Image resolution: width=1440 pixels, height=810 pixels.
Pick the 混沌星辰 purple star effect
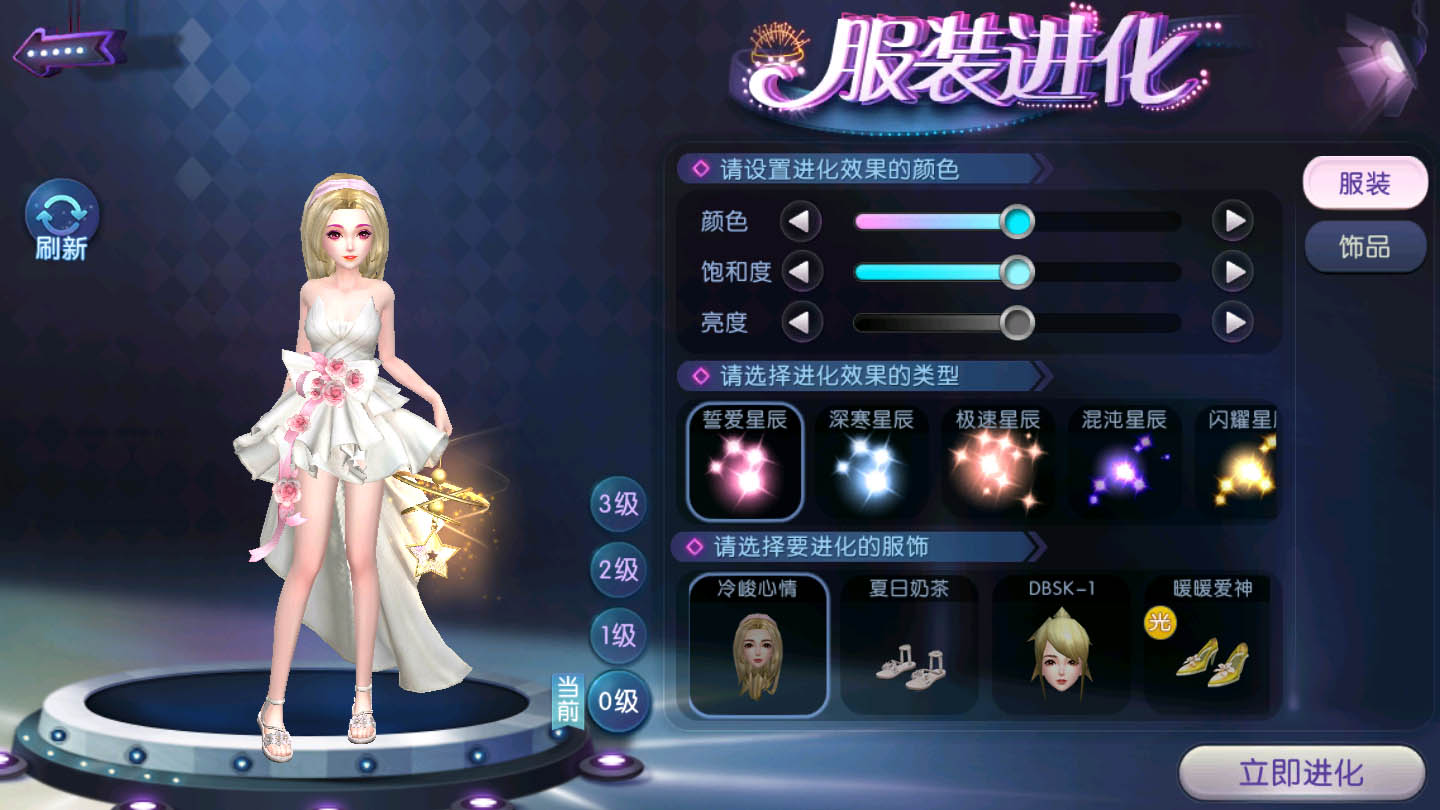pyautogui.click(x=1124, y=460)
